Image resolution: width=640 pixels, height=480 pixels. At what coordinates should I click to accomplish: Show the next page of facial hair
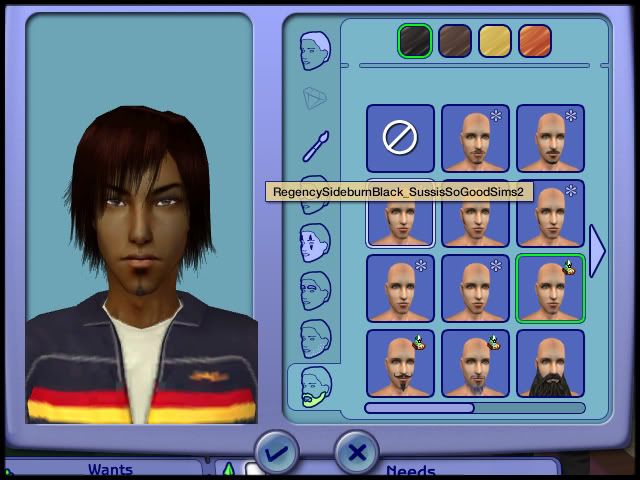coord(597,250)
